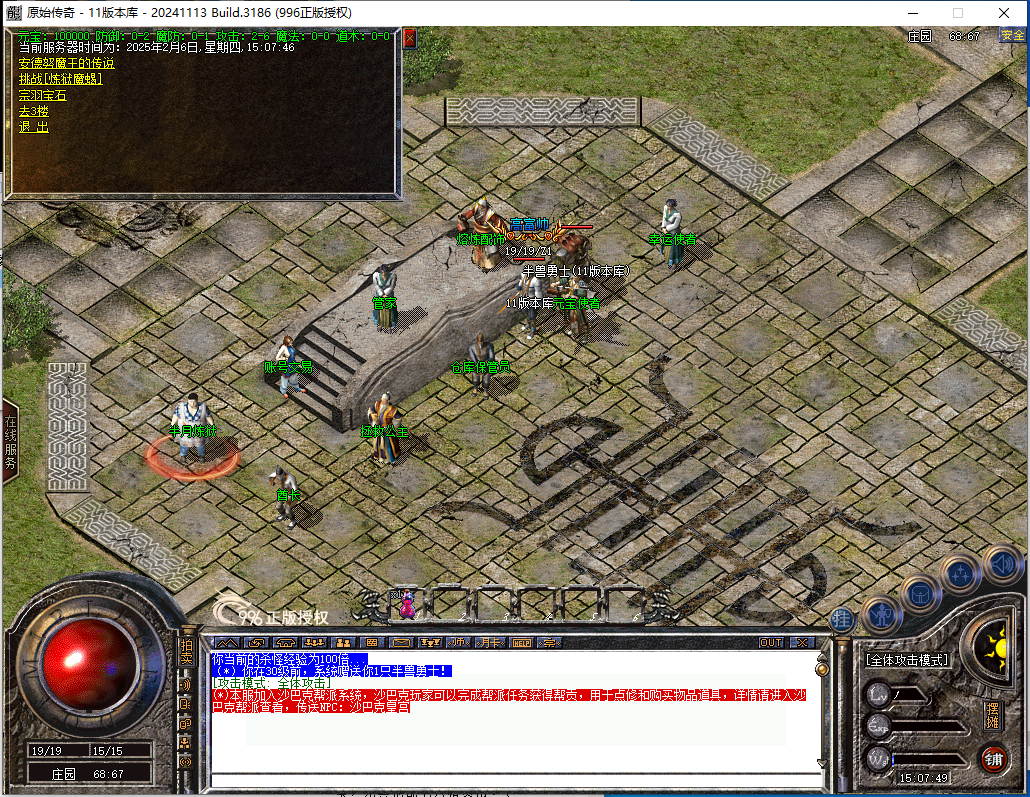Click the 月卡 monthly card toolbar button

490,642
